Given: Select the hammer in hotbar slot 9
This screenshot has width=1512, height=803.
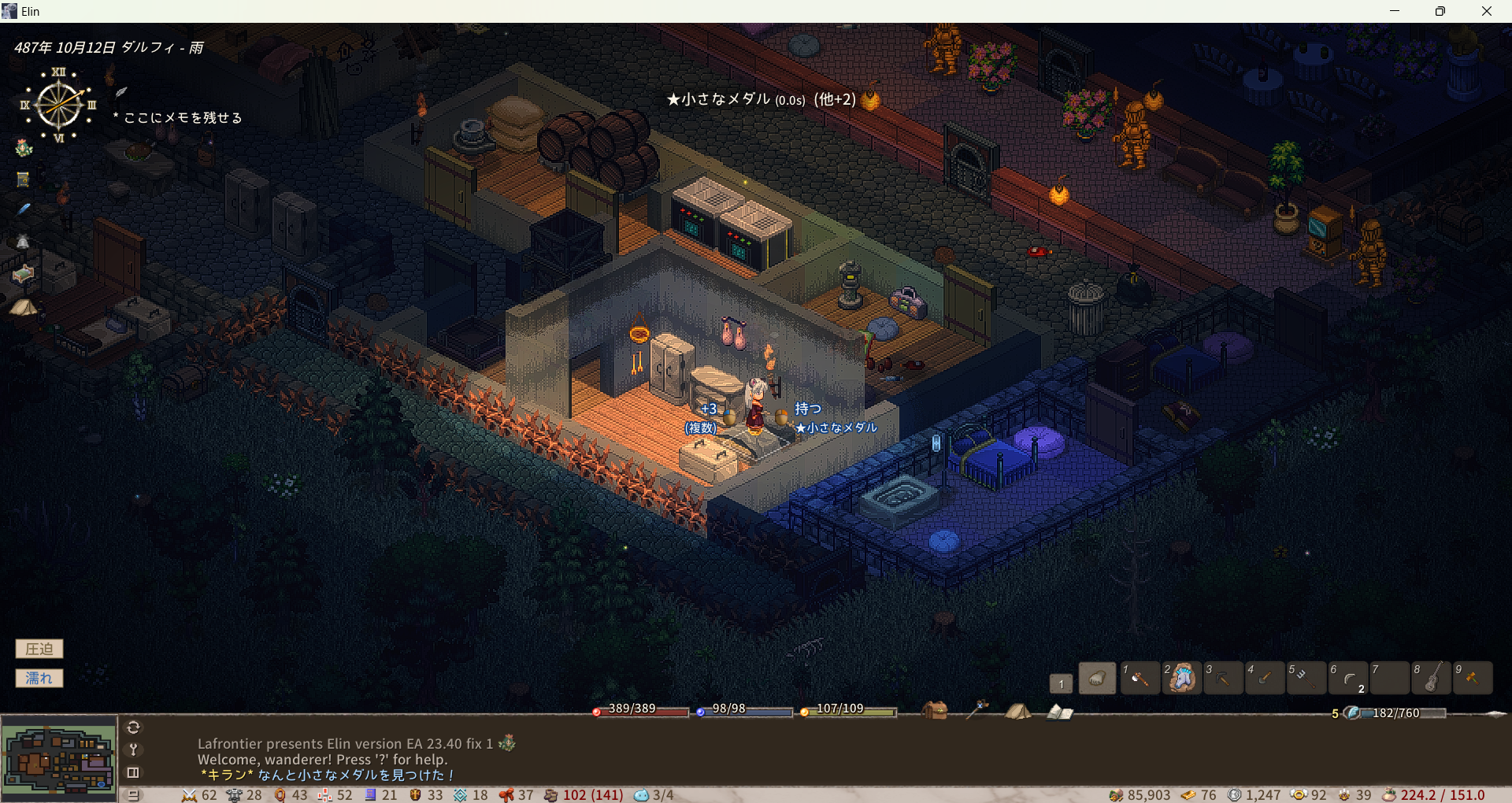Looking at the screenshot, I should 1473,678.
